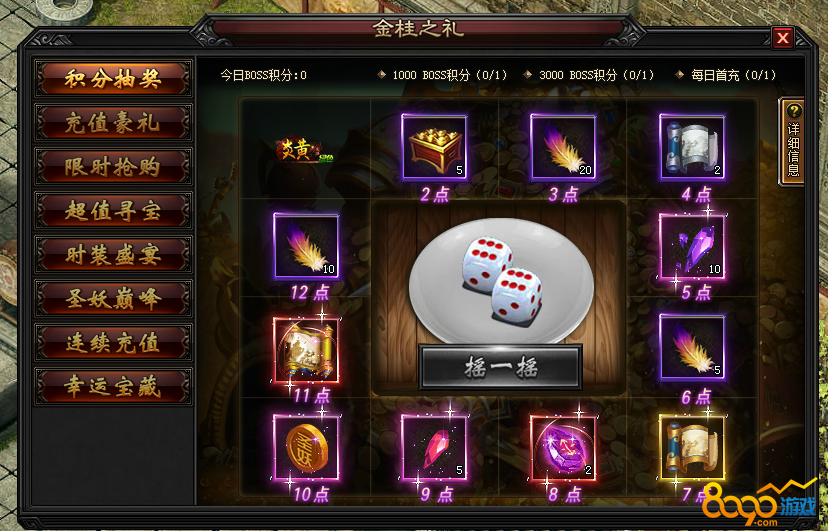The image size is (828, 531).
Task: Open the 充值豪礼 tab
Action: point(112,123)
